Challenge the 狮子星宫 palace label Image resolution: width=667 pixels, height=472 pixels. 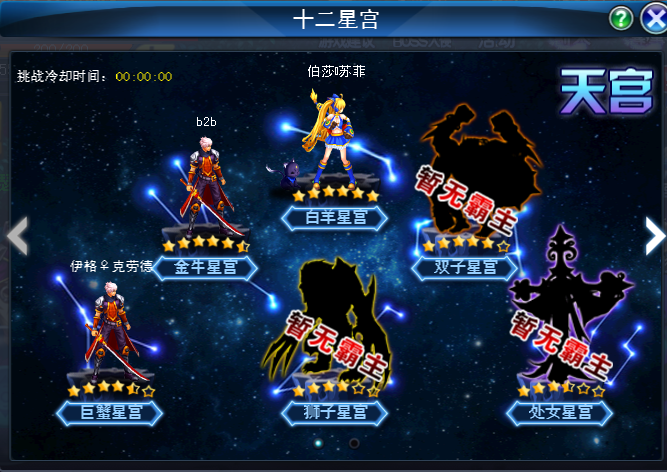(x=334, y=411)
